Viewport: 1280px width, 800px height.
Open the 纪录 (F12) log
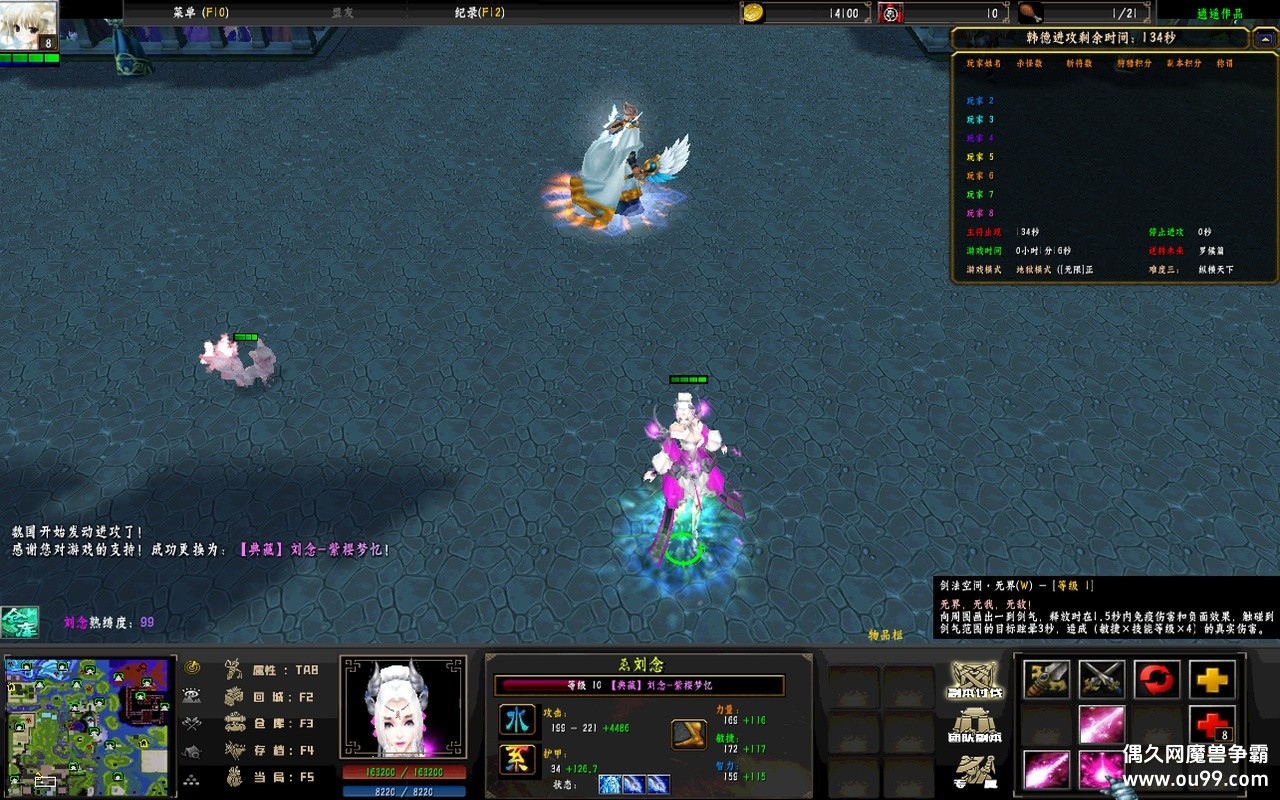click(479, 12)
